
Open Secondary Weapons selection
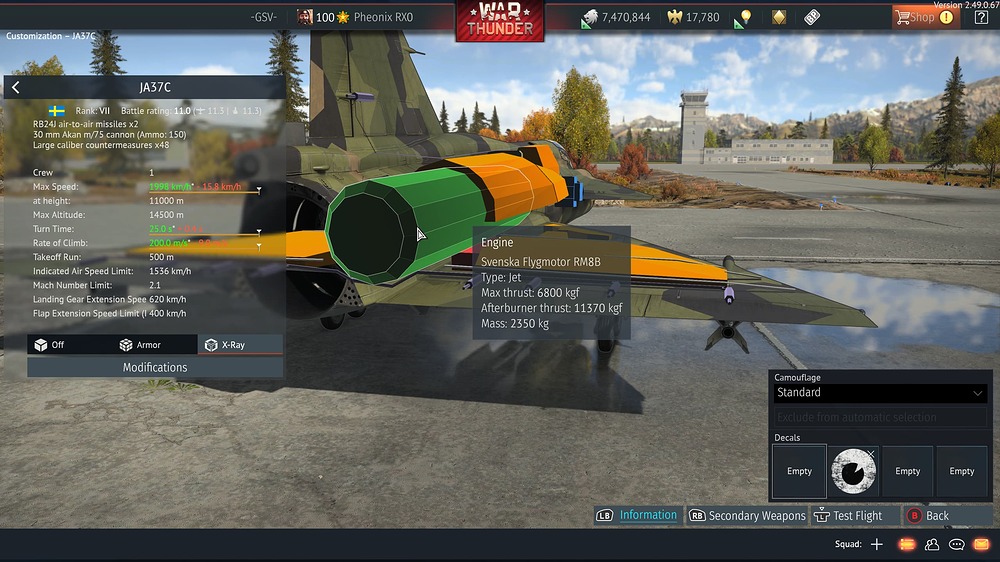point(746,515)
